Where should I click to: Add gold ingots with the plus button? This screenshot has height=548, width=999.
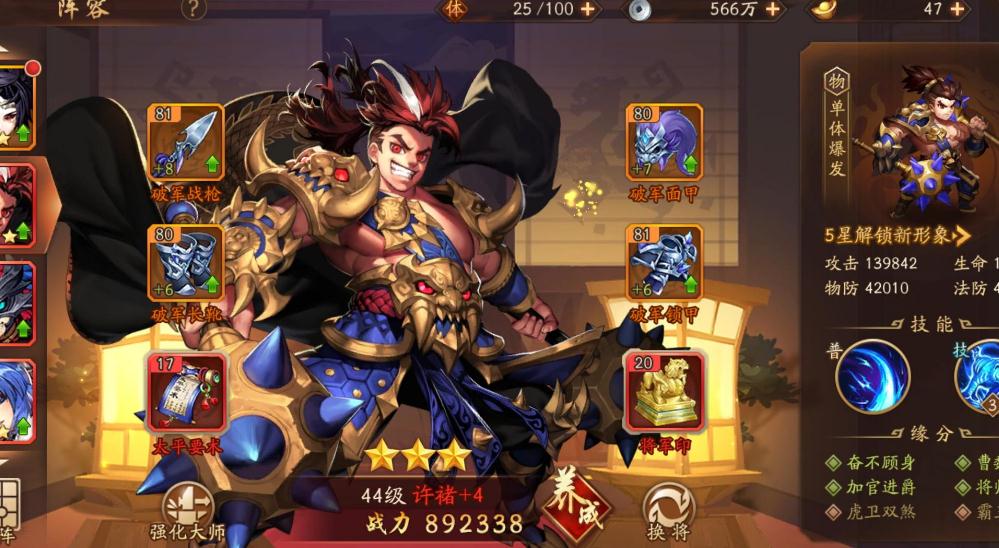pyautogui.click(x=958, y=9)
